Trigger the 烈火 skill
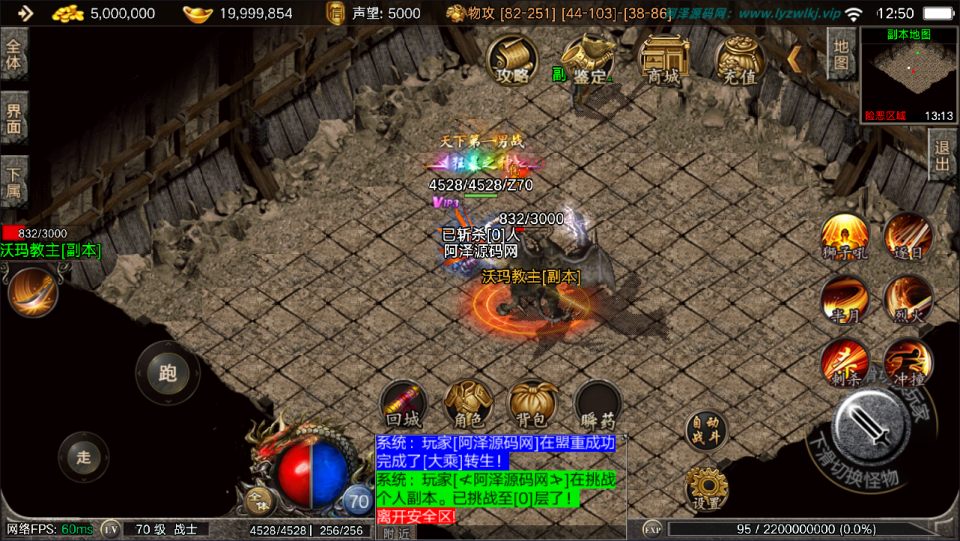Viewport: 960px width, 541px height. (x=908, y=299)
